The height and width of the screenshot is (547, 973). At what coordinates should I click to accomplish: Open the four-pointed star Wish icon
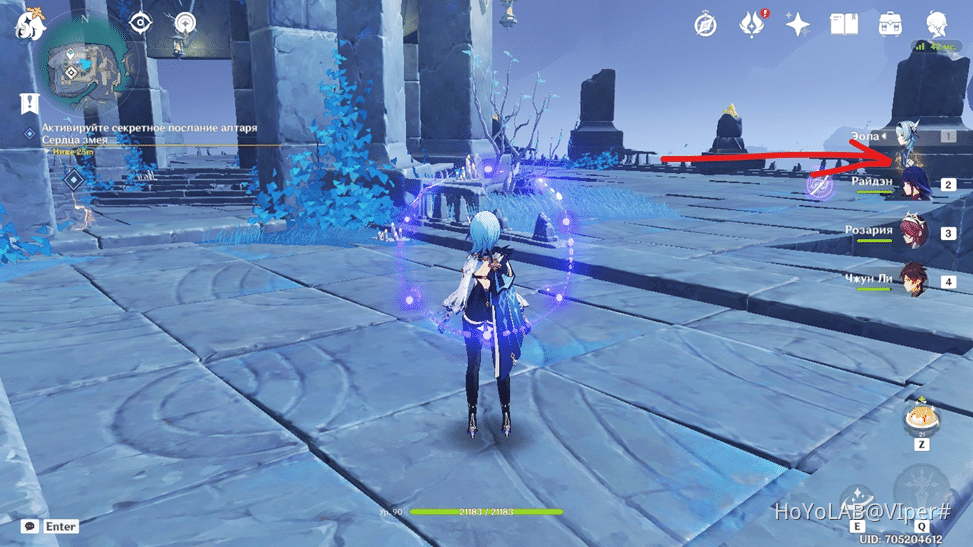[x=797, y=25]
